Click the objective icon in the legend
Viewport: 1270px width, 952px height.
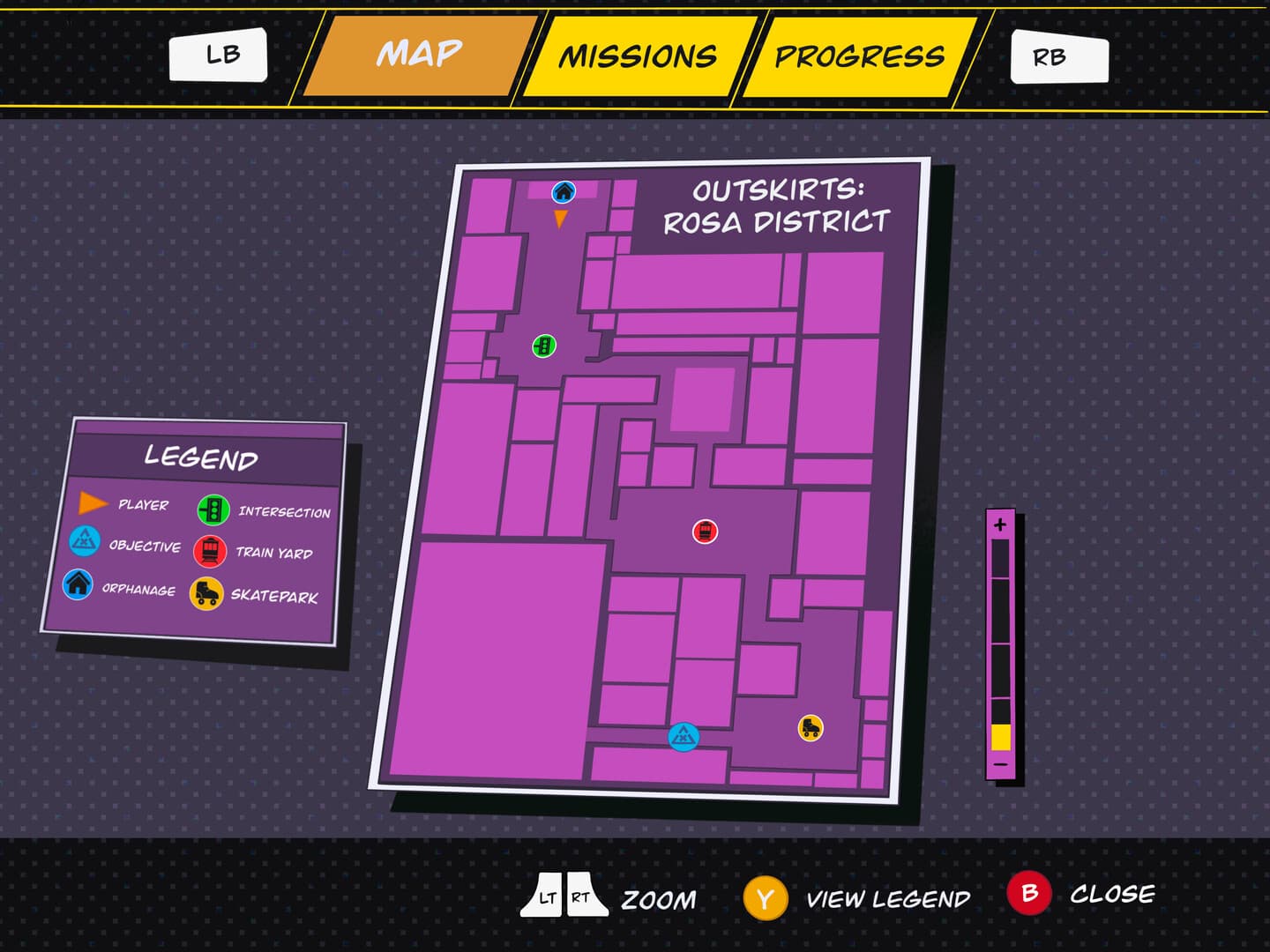pos(83,542)
